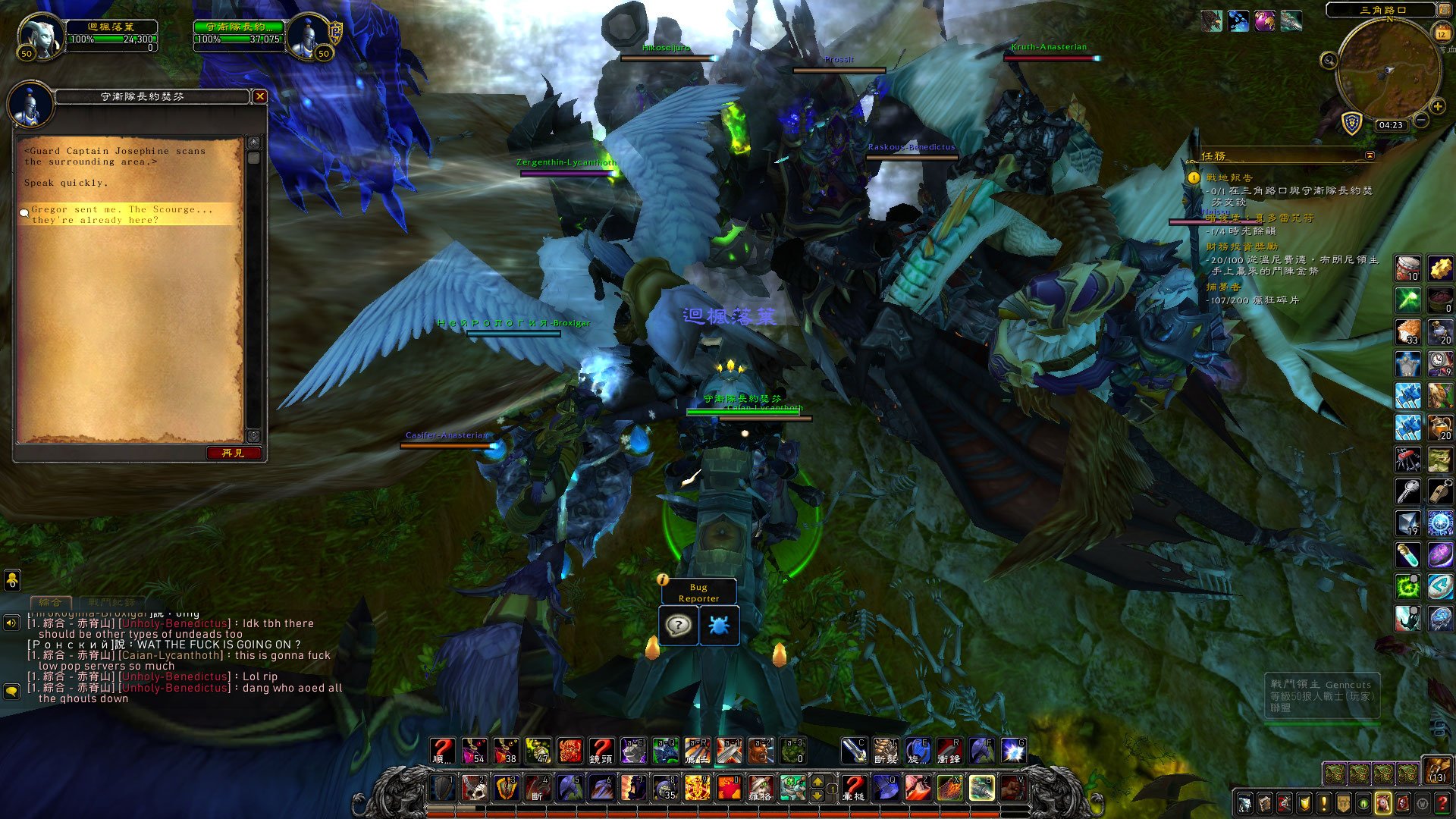Switch to the 戰鬥紀錄 combat log tab
The width and height of the screenshot is (1456, 819).
click(111, 602)
